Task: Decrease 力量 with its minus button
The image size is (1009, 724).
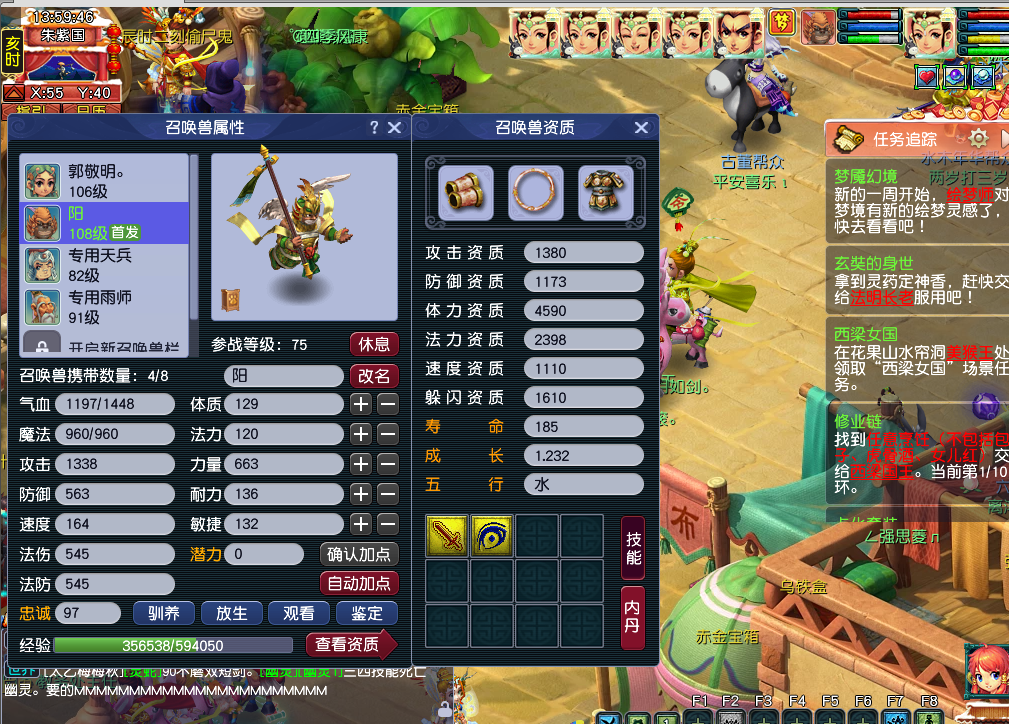Action: coord(387,464)
